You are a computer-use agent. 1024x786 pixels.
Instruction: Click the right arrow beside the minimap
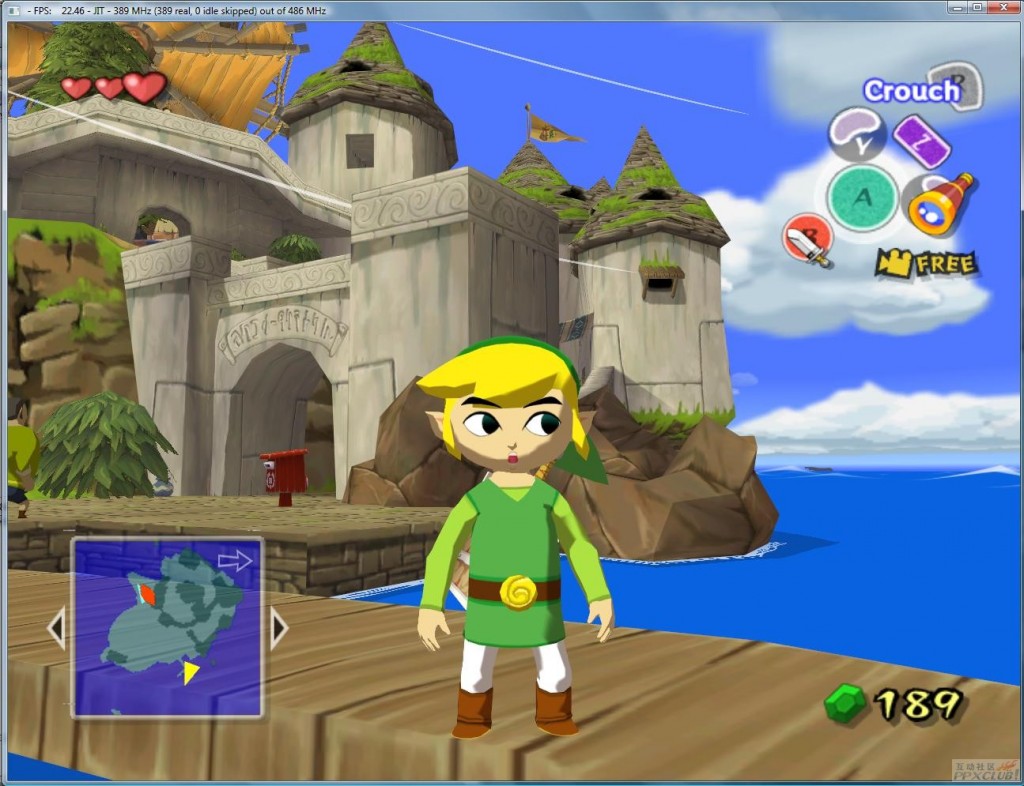coord(279,628)
